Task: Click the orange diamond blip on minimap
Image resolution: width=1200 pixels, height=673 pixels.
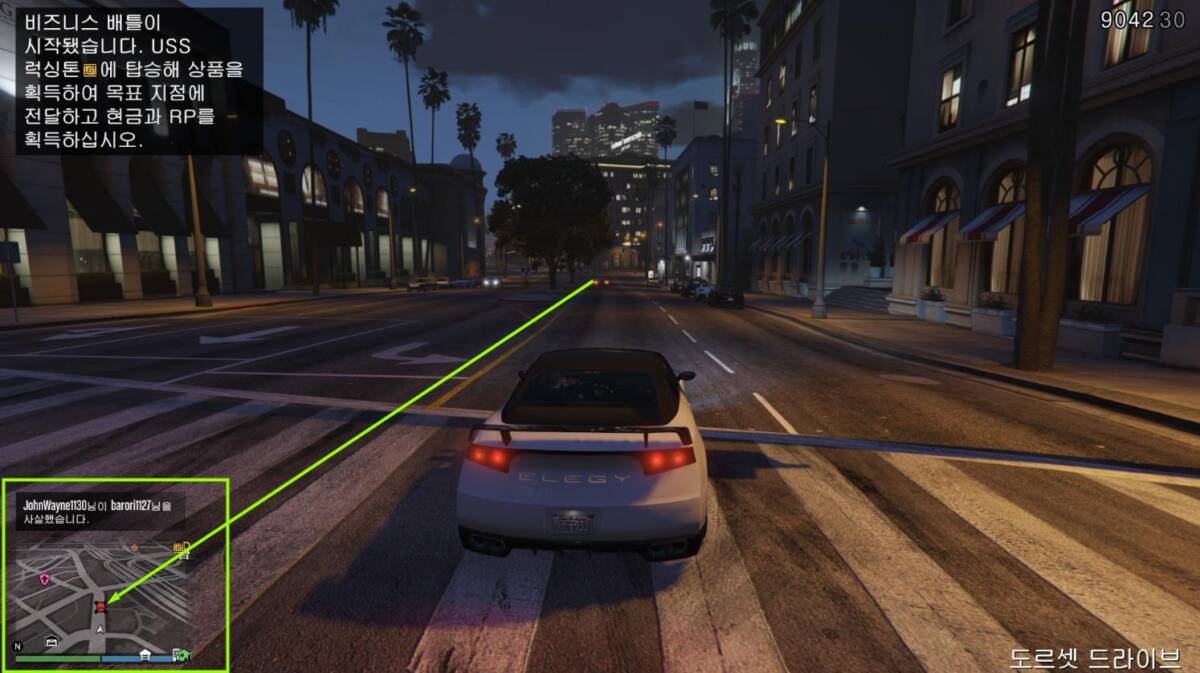Action: coord(134,548)
